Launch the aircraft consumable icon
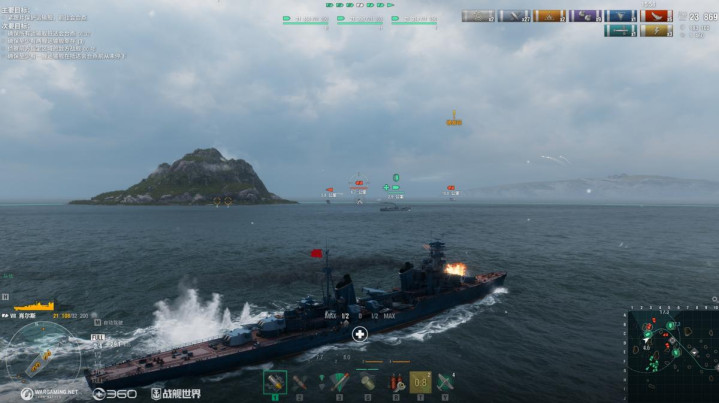This screenshot has width=719, height=403. click(446, 381)
